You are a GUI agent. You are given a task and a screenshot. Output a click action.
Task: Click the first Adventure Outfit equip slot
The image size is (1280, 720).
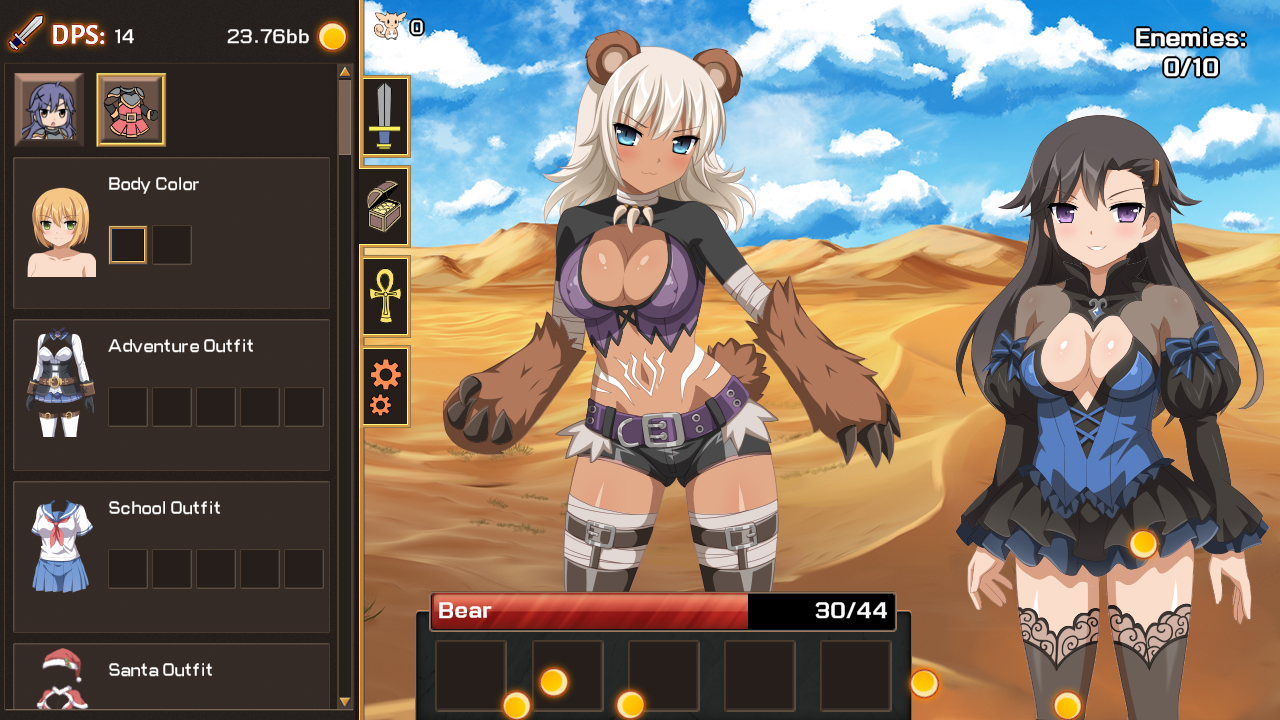(127, 406)
